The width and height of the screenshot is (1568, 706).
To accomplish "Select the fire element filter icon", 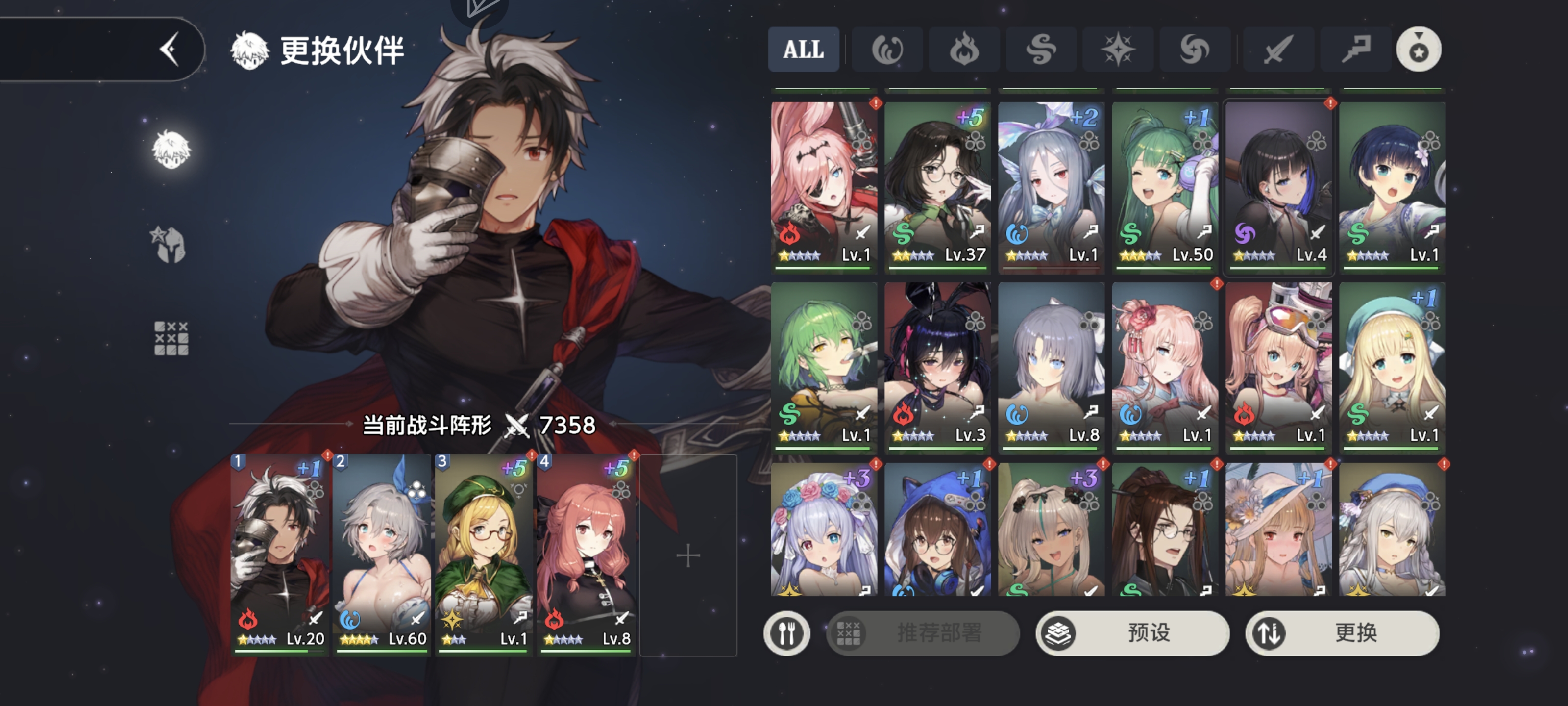I will [x=964, y=50].
